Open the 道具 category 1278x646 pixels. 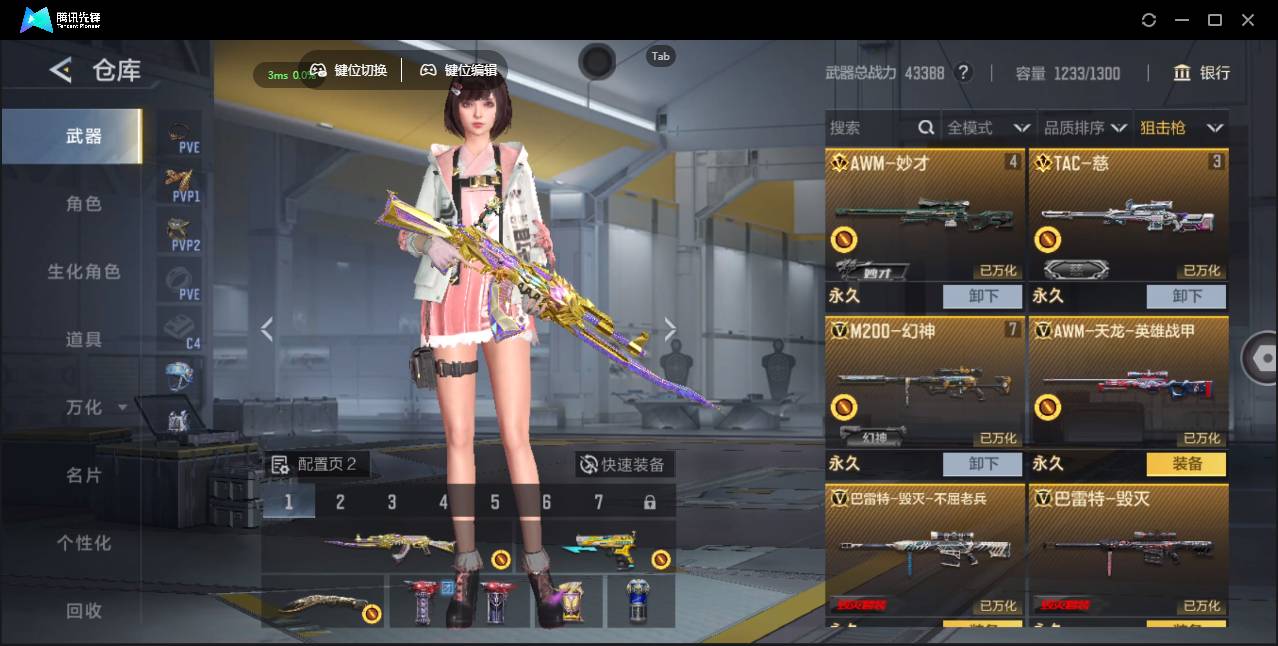pyautogui.click(x=84, y=340)
